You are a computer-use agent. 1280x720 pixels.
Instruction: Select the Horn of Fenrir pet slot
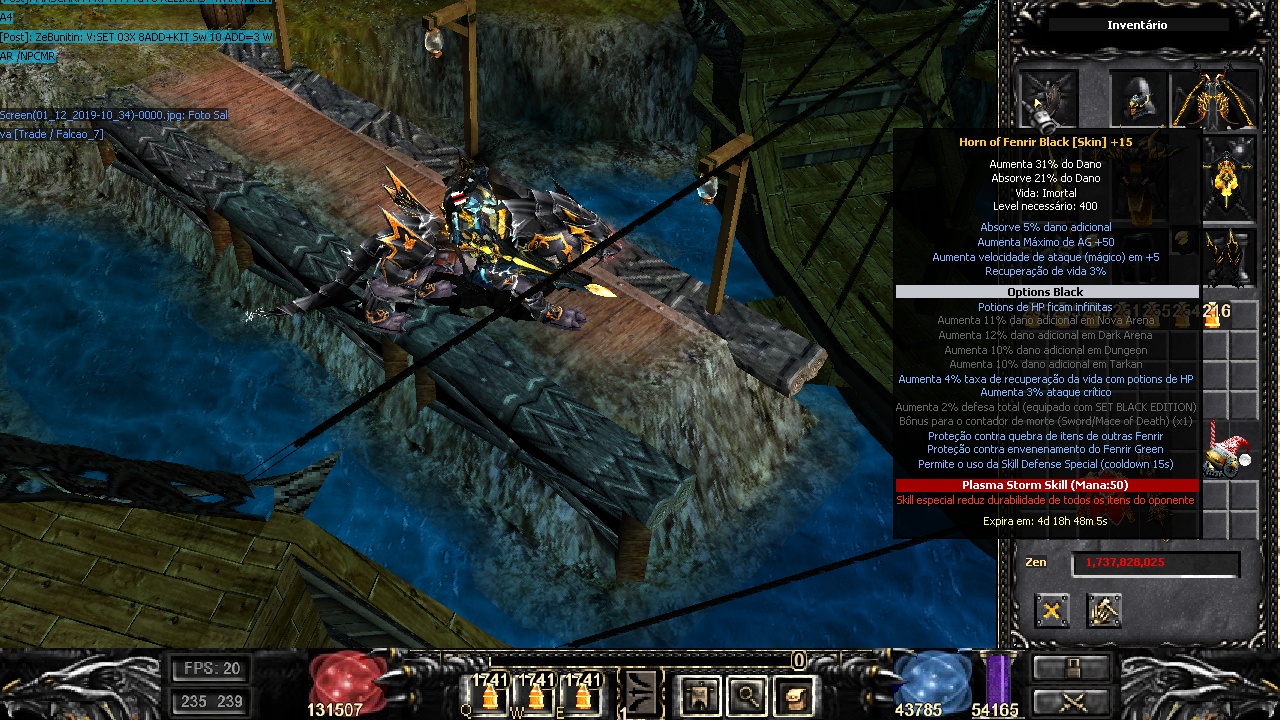click(1046, 100)
